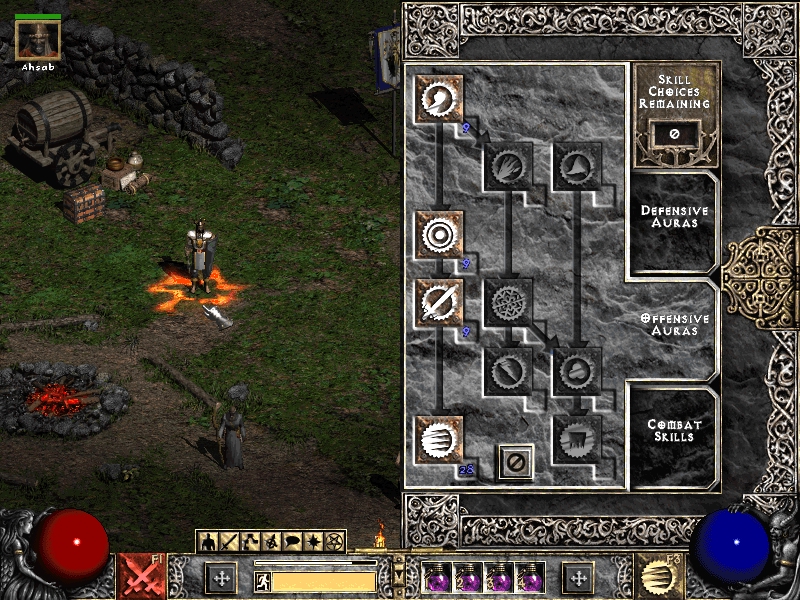The width and height of the screenshot is (800, 600).
Task: Open the left attack skill selector (F1)
Action: [141, 577]
